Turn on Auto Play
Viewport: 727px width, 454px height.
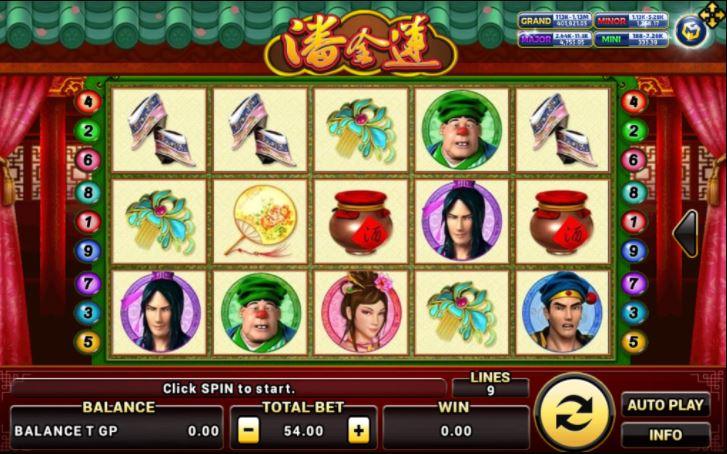pyautogui.click(x=666, y=405)
